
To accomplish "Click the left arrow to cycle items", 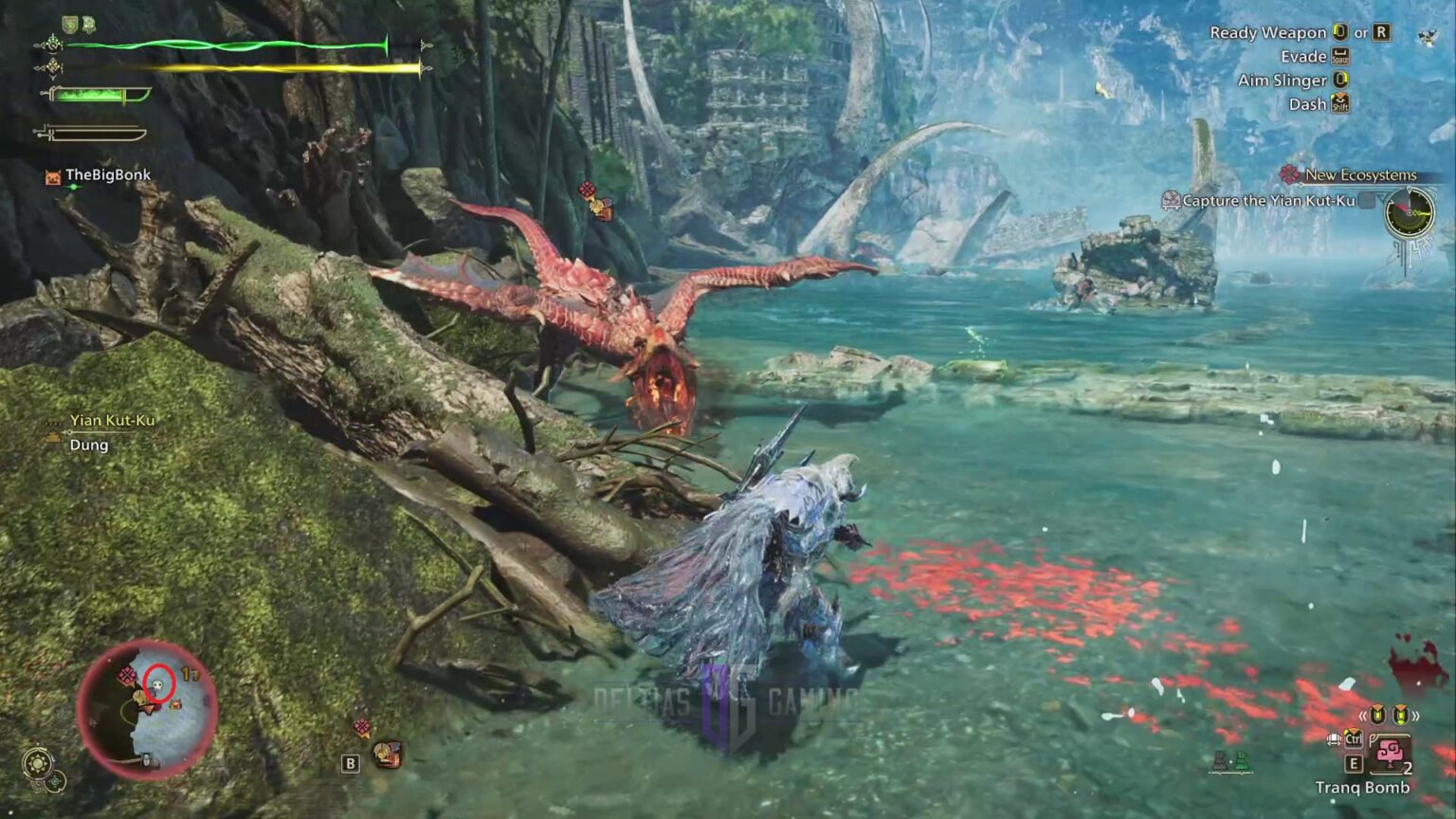I will pos(1363,716).
